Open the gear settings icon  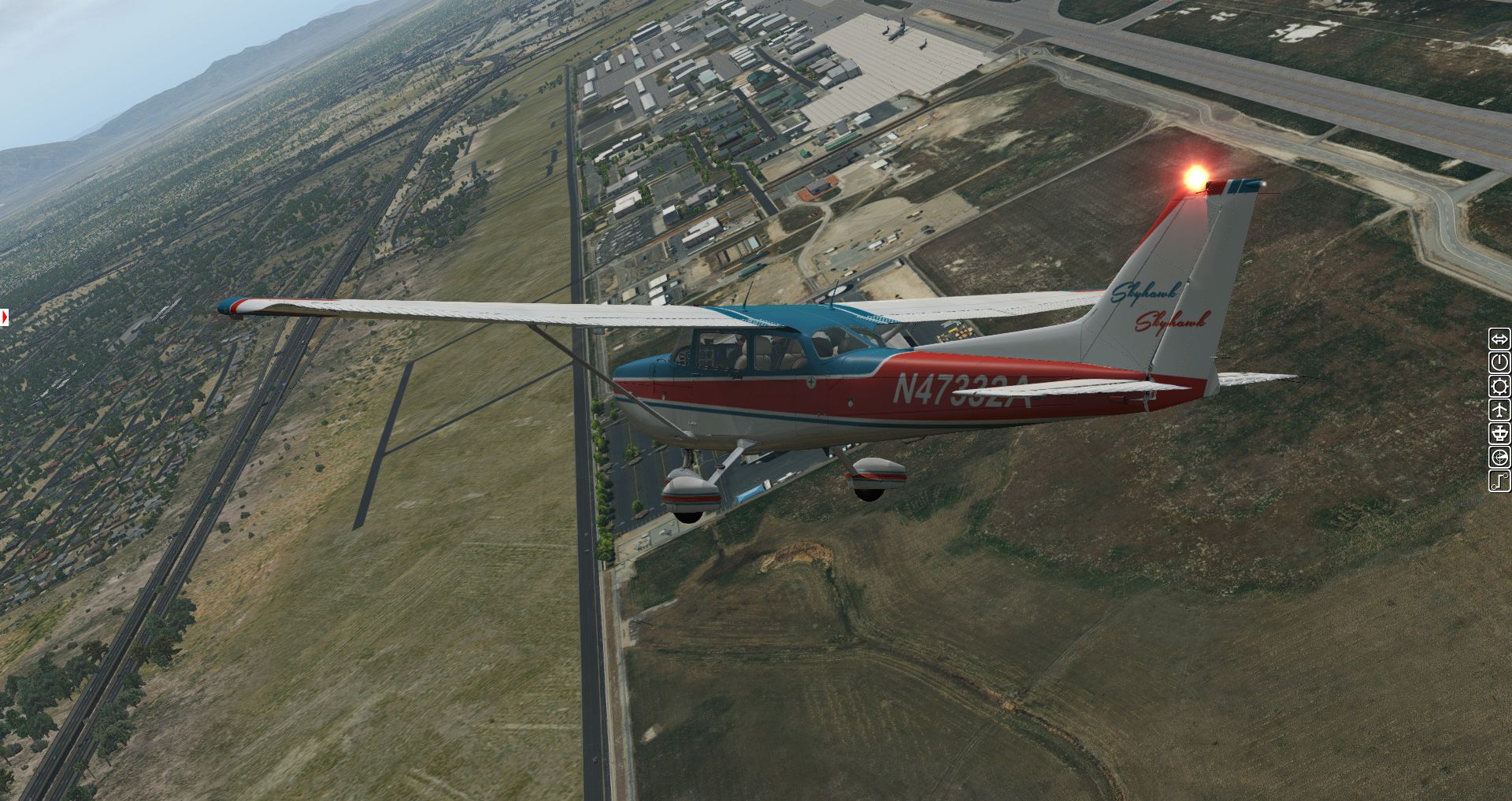1499,387
